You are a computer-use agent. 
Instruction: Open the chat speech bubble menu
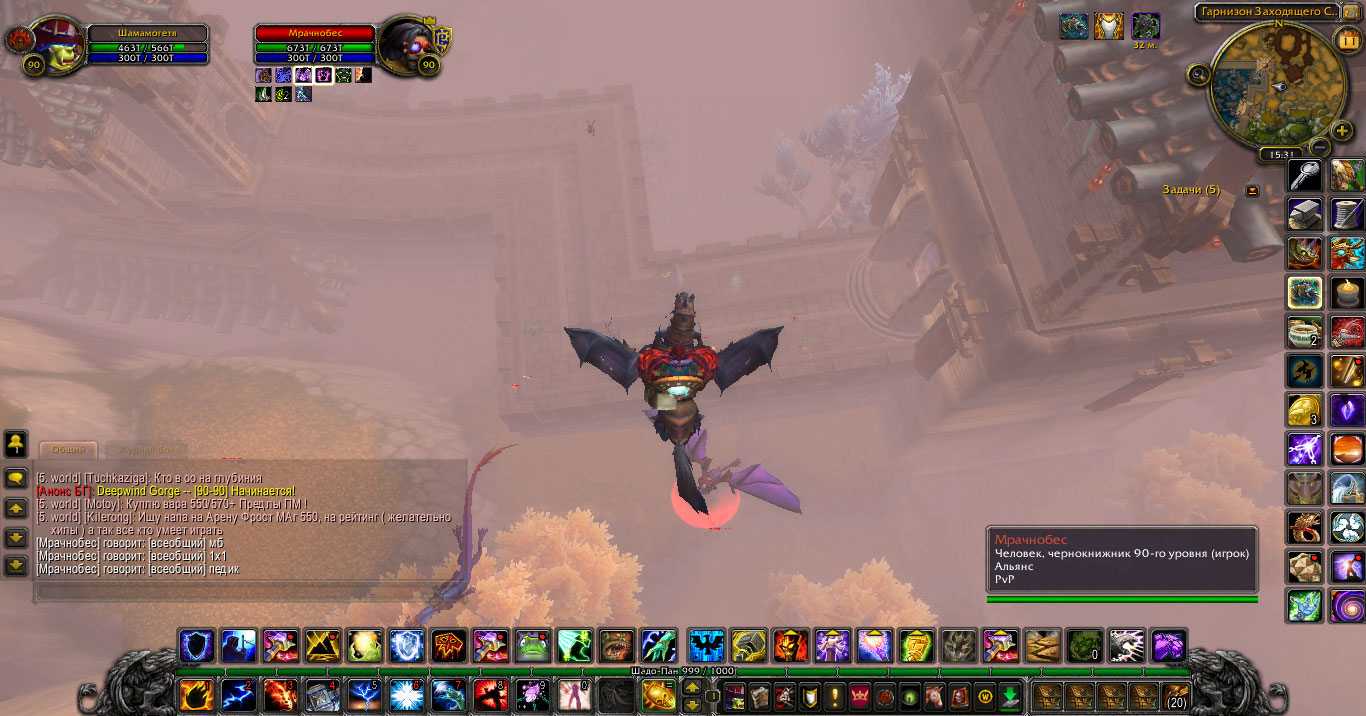[x=16, y=478]
